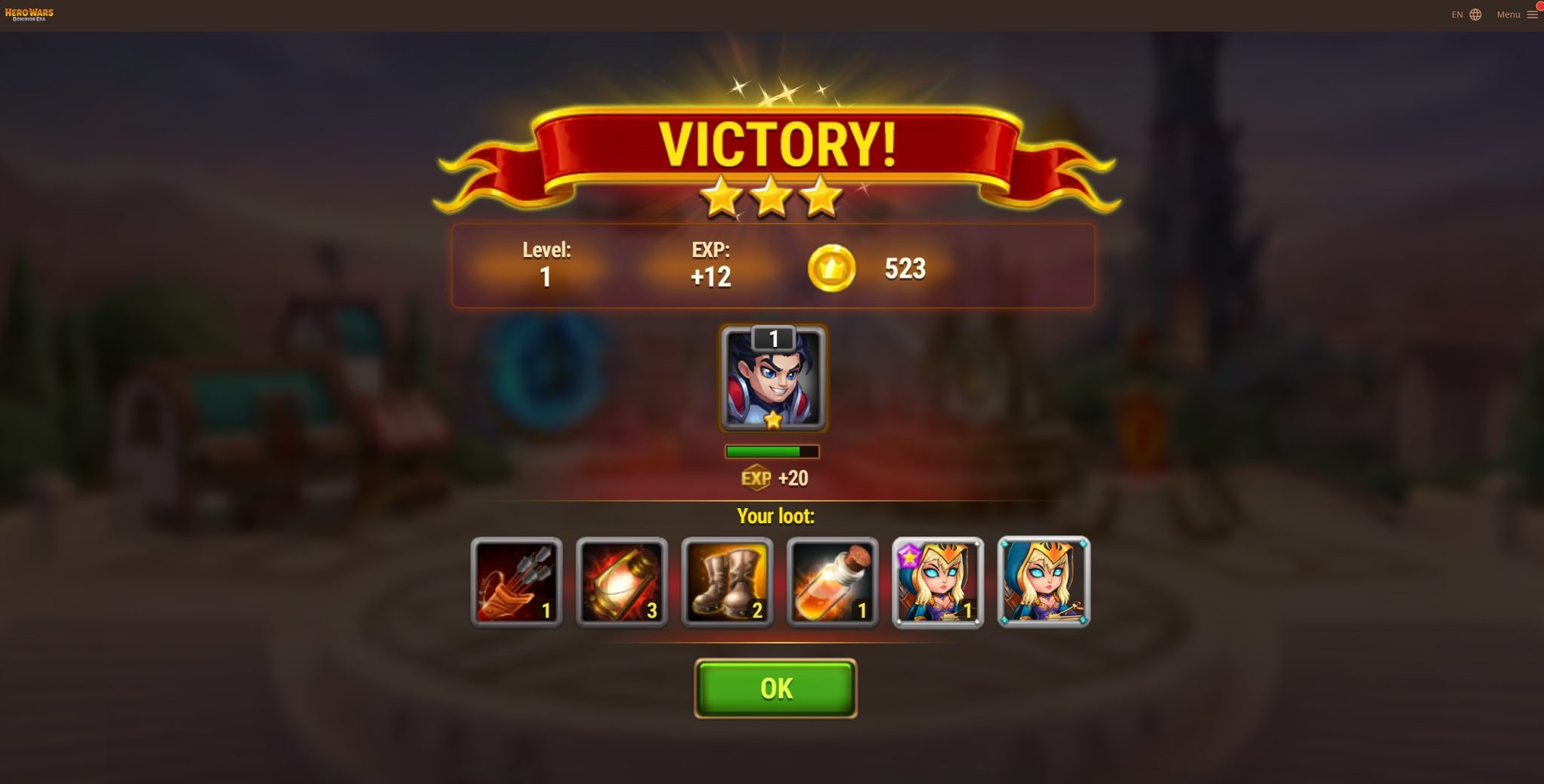Inspect the boots loot item
The width and height of the screenshot is (1544, 784).
coord(727,579)
